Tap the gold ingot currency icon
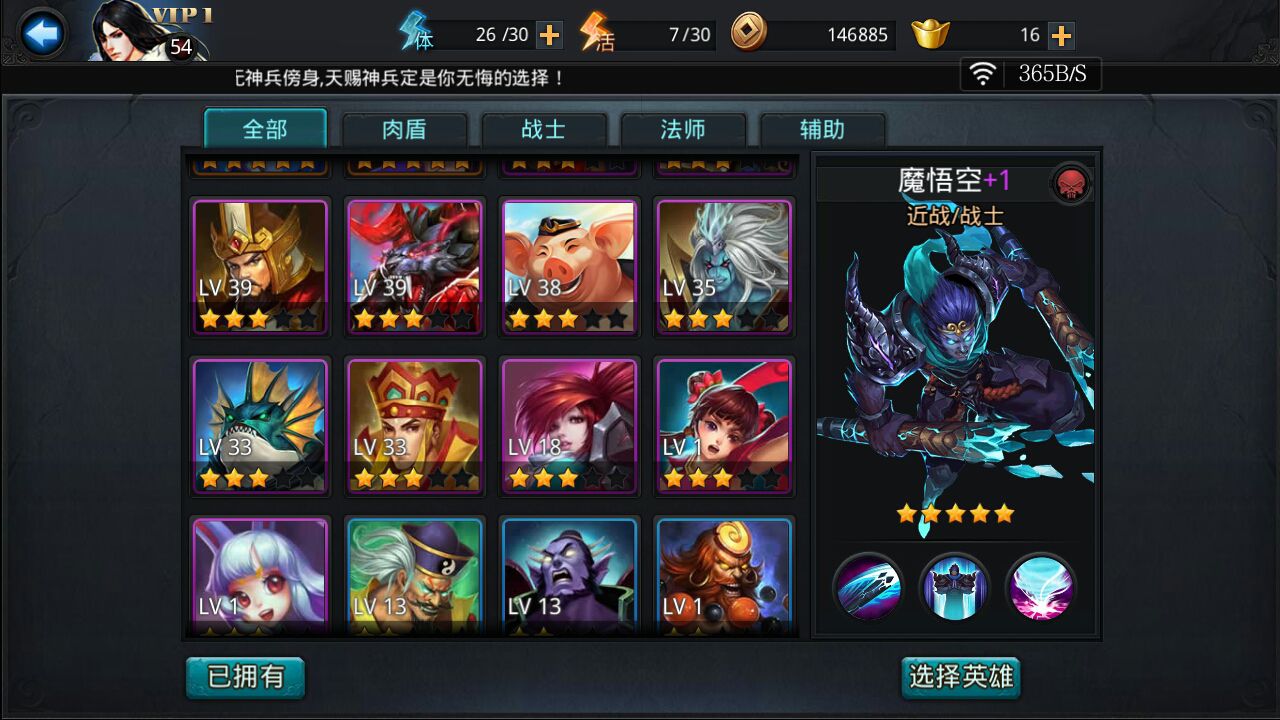The height and width of the screenshot is (720, 1280). point(929,33)
